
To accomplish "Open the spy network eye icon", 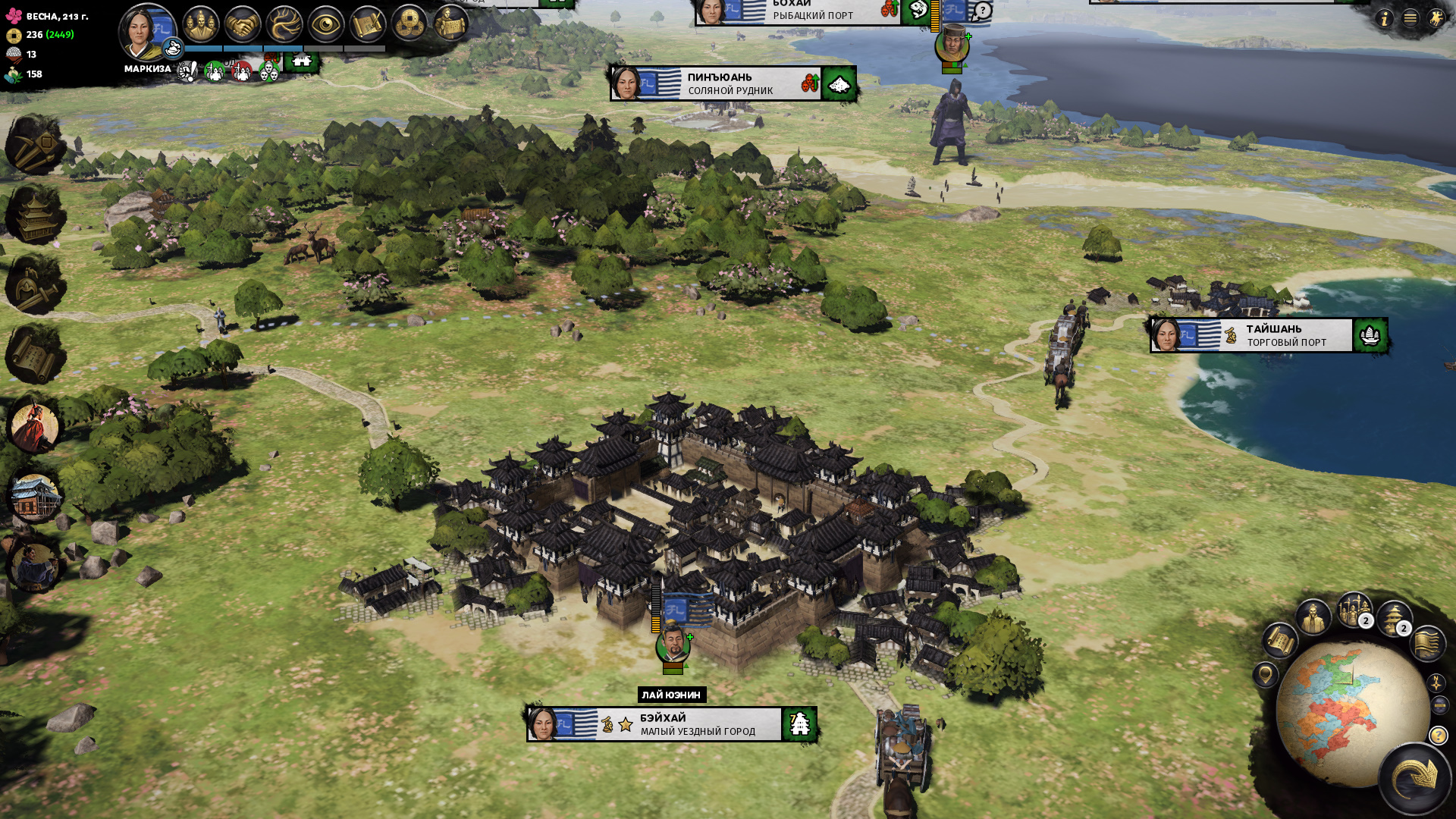I will 326,25.
